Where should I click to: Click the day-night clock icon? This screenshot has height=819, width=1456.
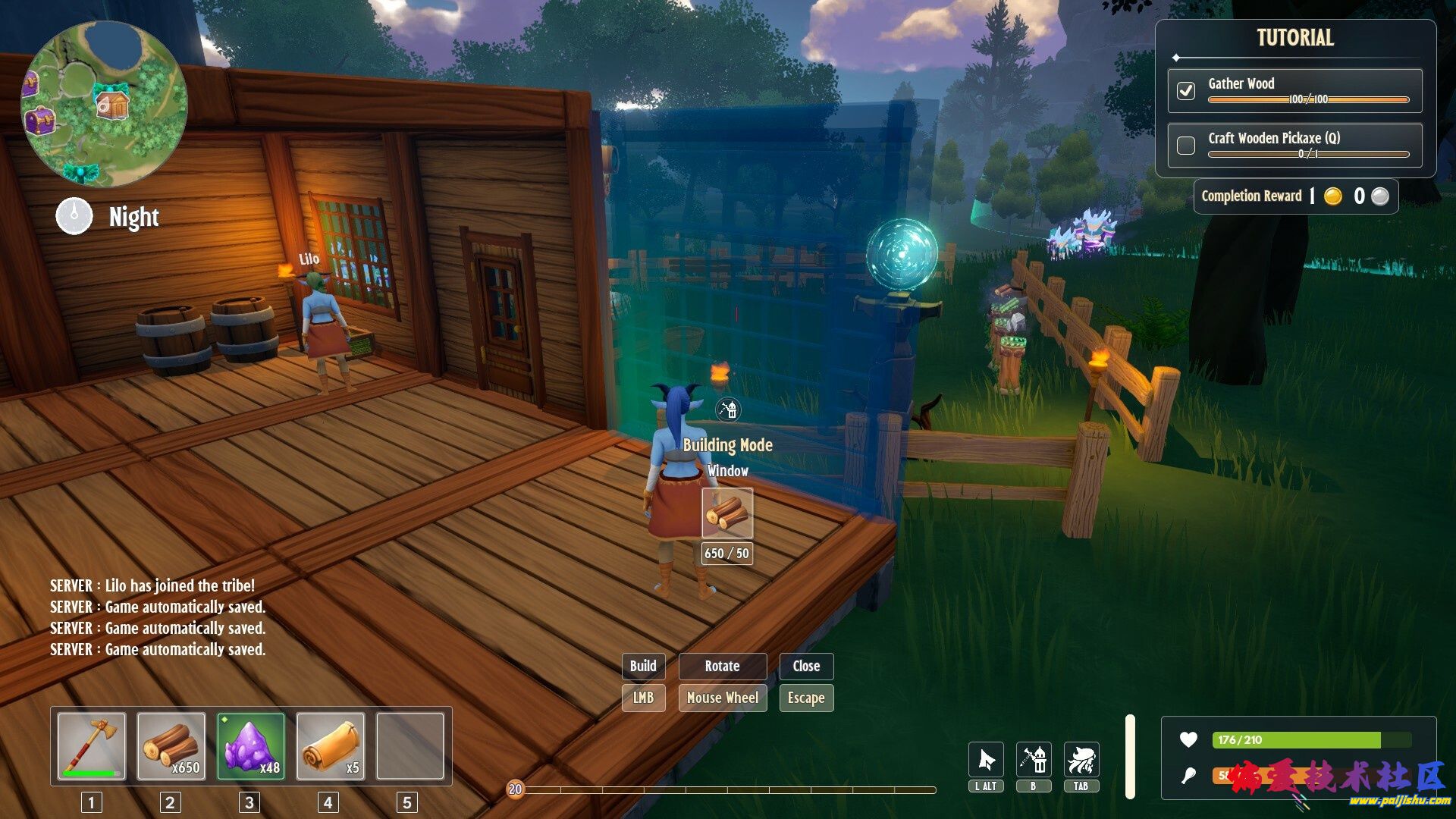[74, 216]
